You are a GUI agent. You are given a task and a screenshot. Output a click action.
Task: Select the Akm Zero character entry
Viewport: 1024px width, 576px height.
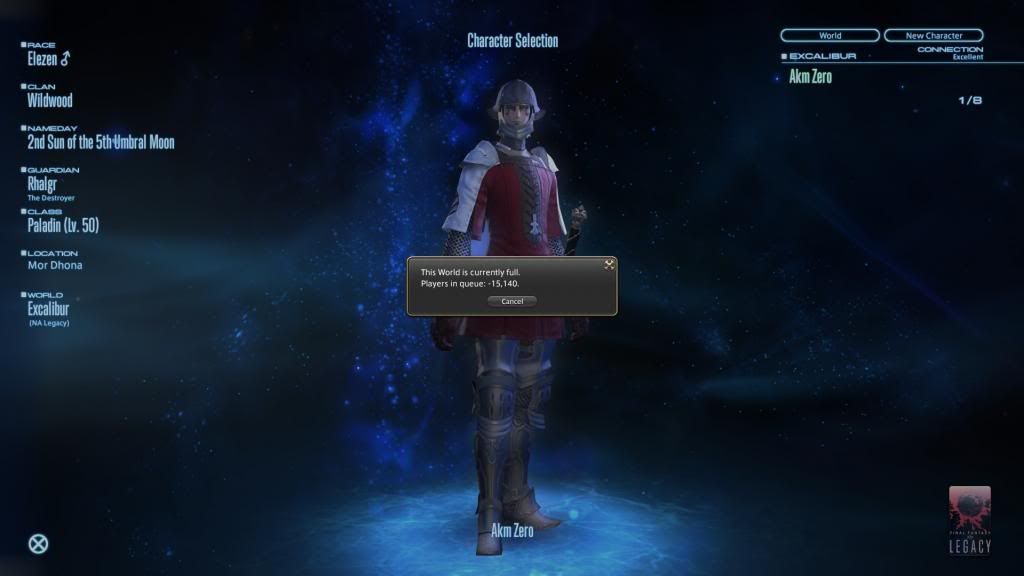[811, 77]
